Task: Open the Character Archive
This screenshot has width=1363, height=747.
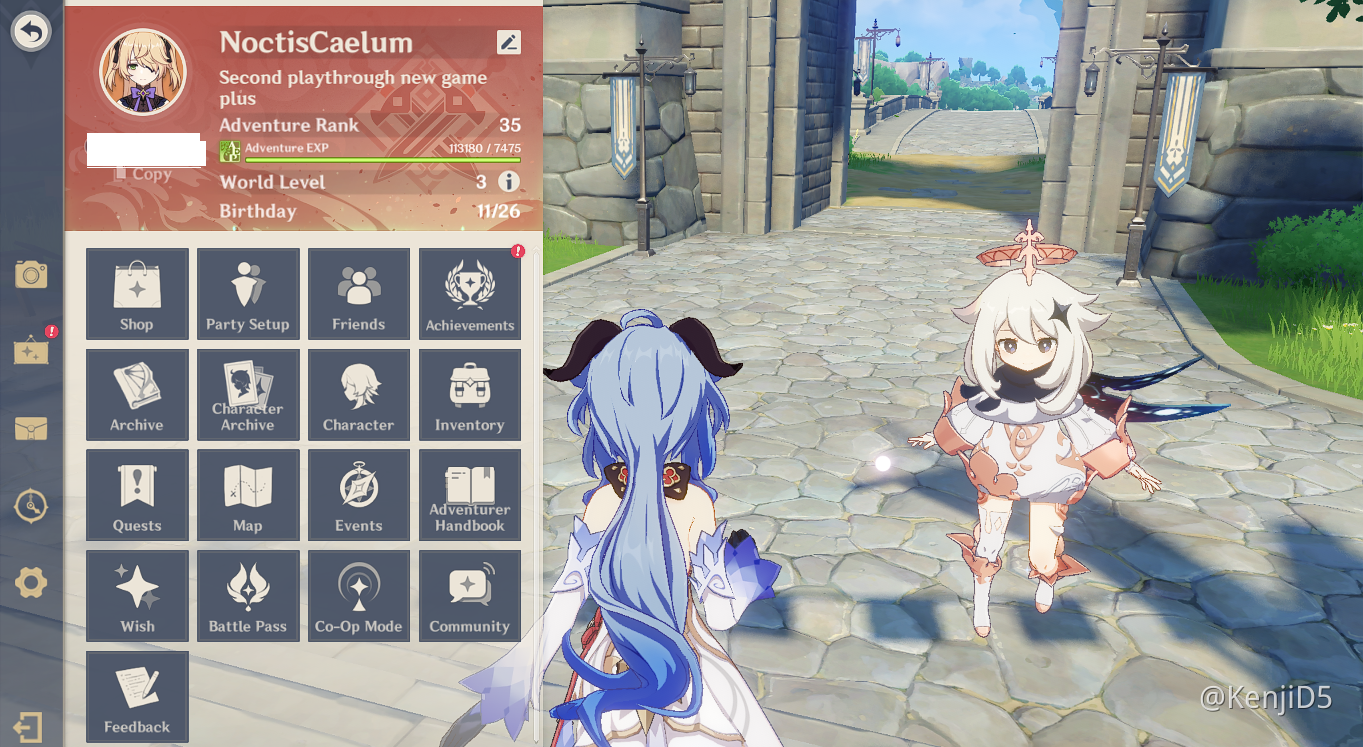Action: tap(248, 394)
